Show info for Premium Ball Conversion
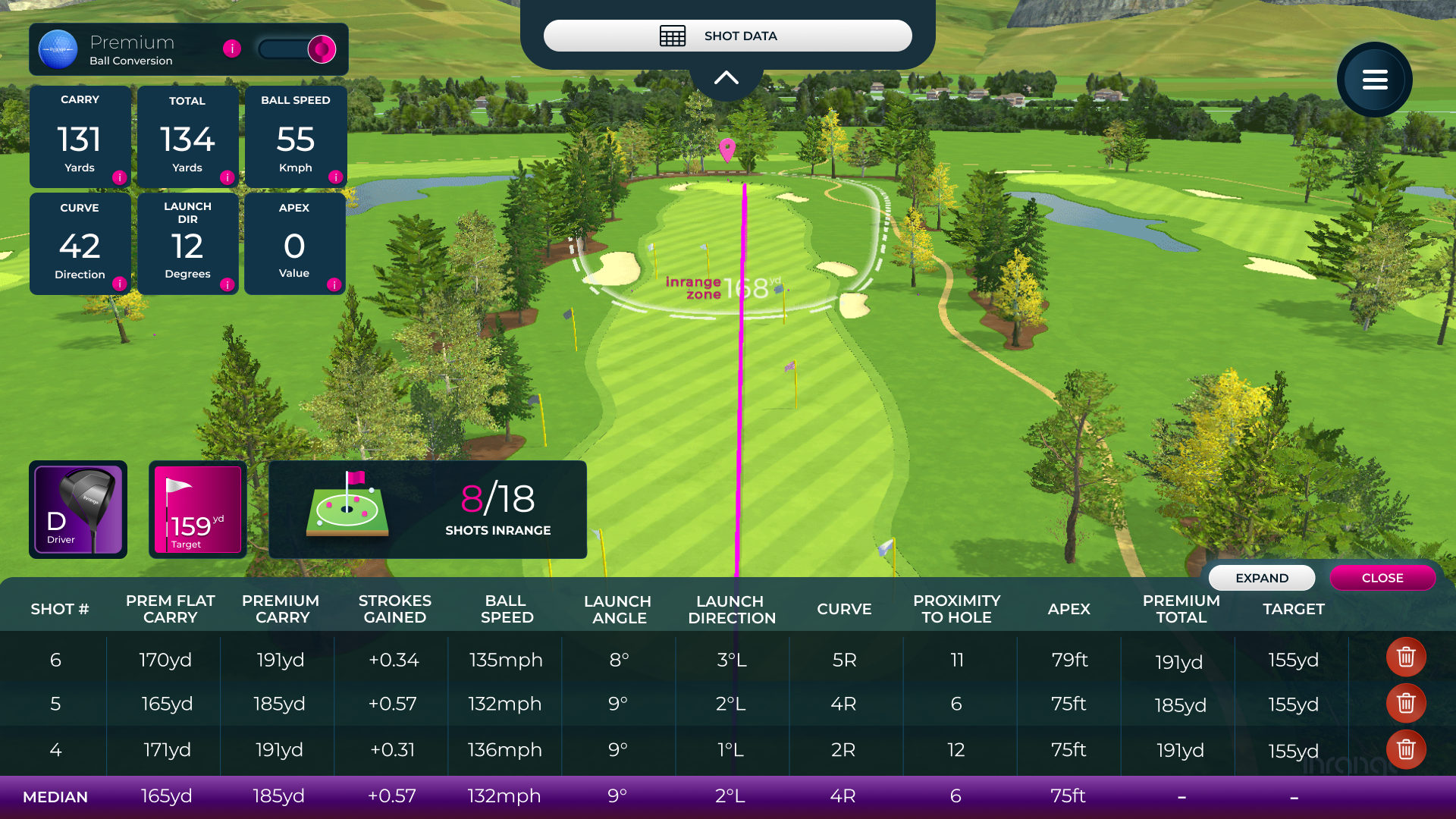 [x=232, y=49]
